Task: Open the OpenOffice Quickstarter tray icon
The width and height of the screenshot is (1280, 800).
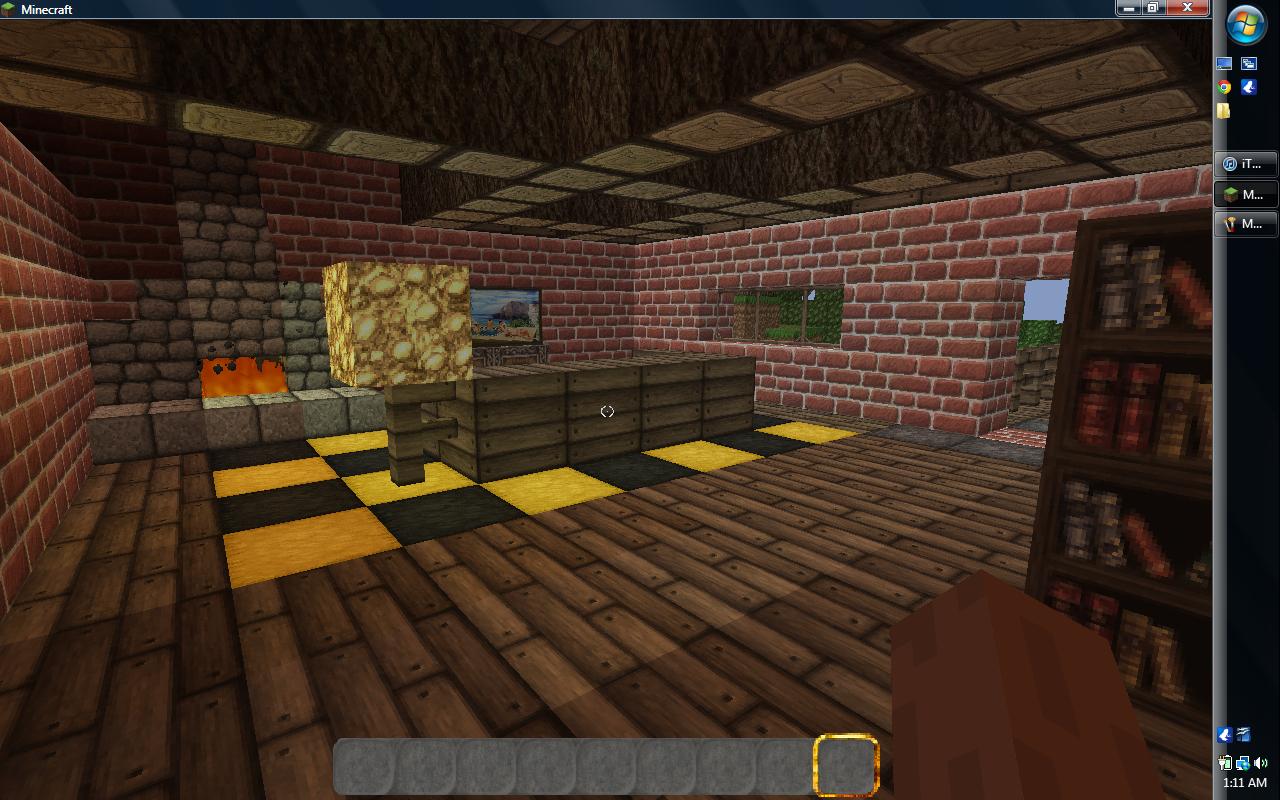Action: (x=1243, y=735)
